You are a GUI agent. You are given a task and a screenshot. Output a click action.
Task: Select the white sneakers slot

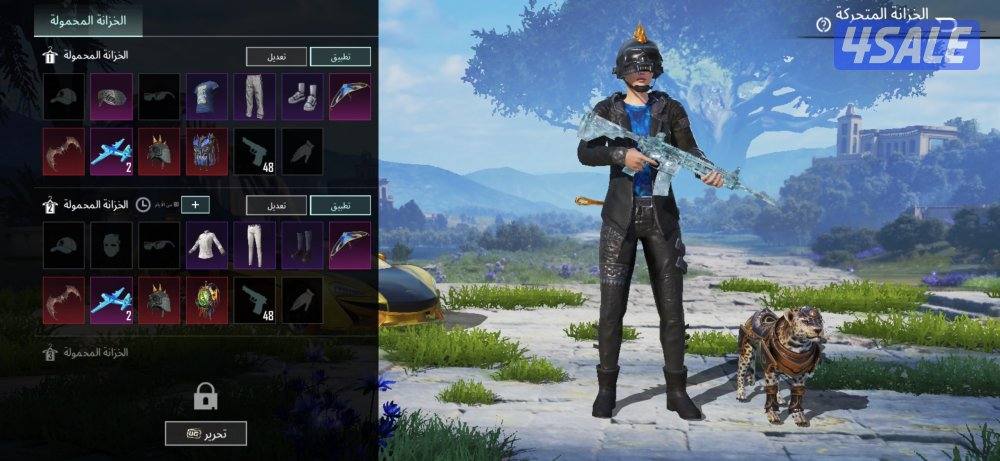302,97
